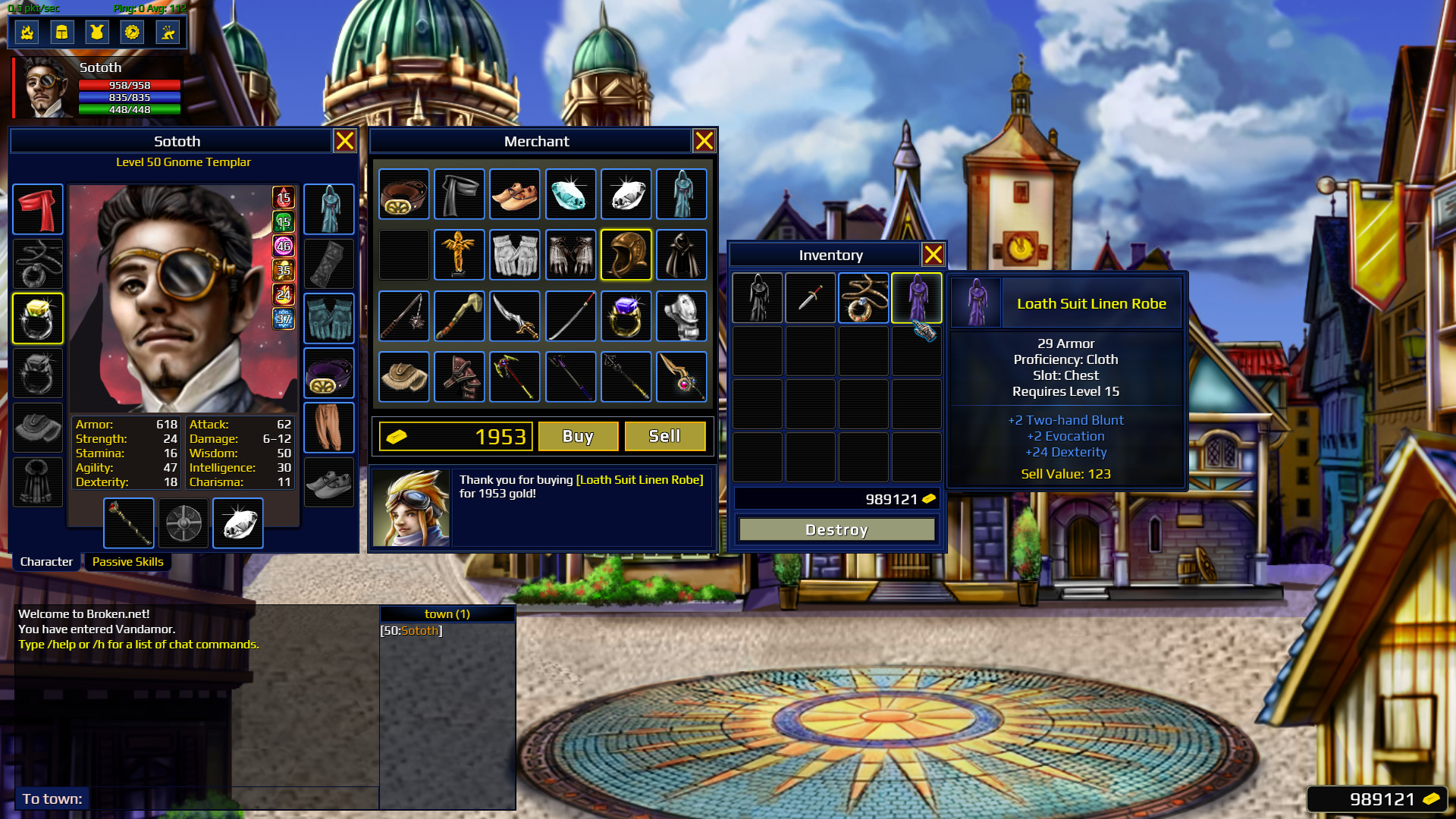This screenshot has height=819, width=1456.
Task: Select the highlighted yellow ring equipment slot
Action: [37, 318]
